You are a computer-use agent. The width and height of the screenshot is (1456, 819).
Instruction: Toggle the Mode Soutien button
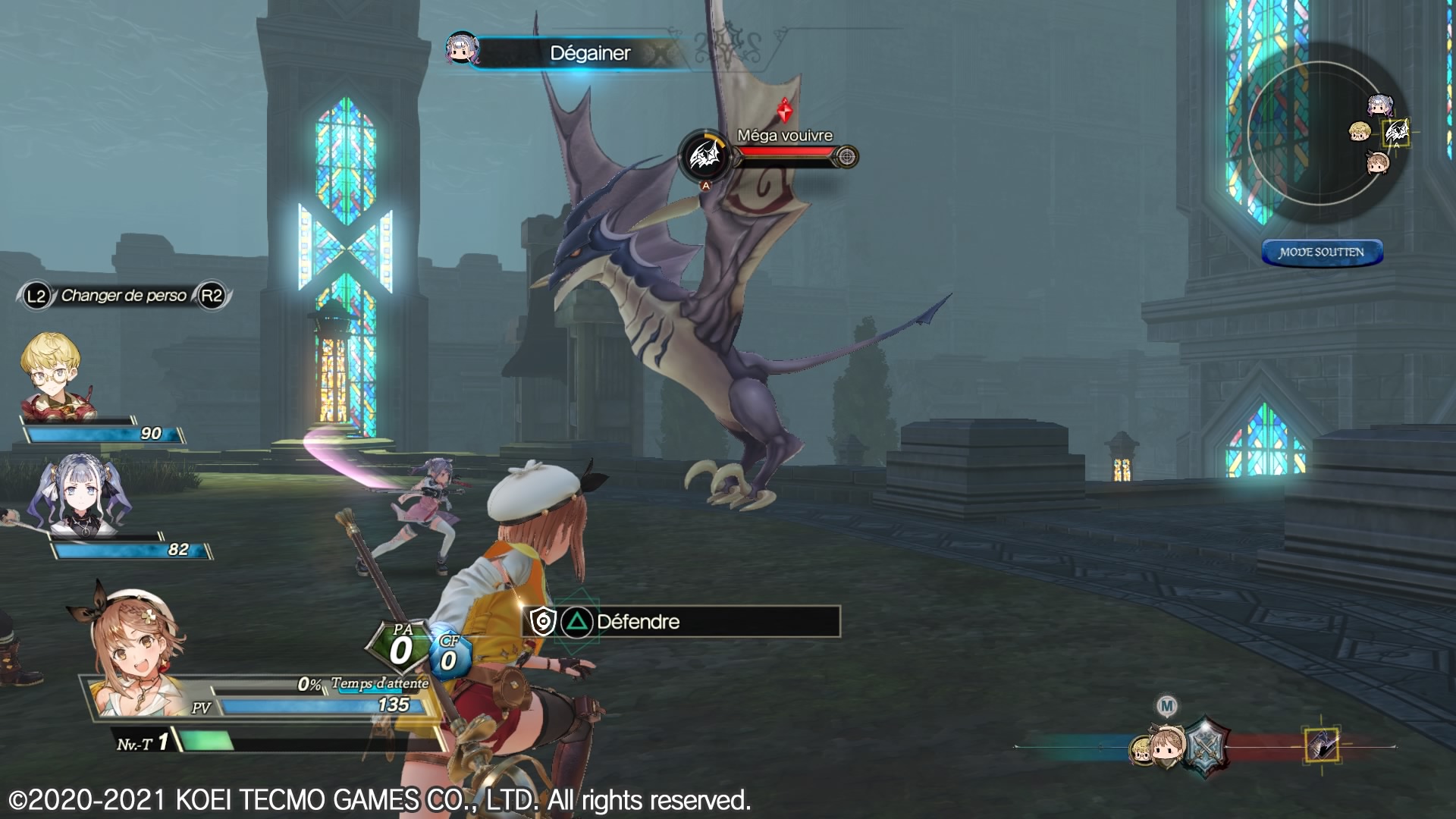1322,253
